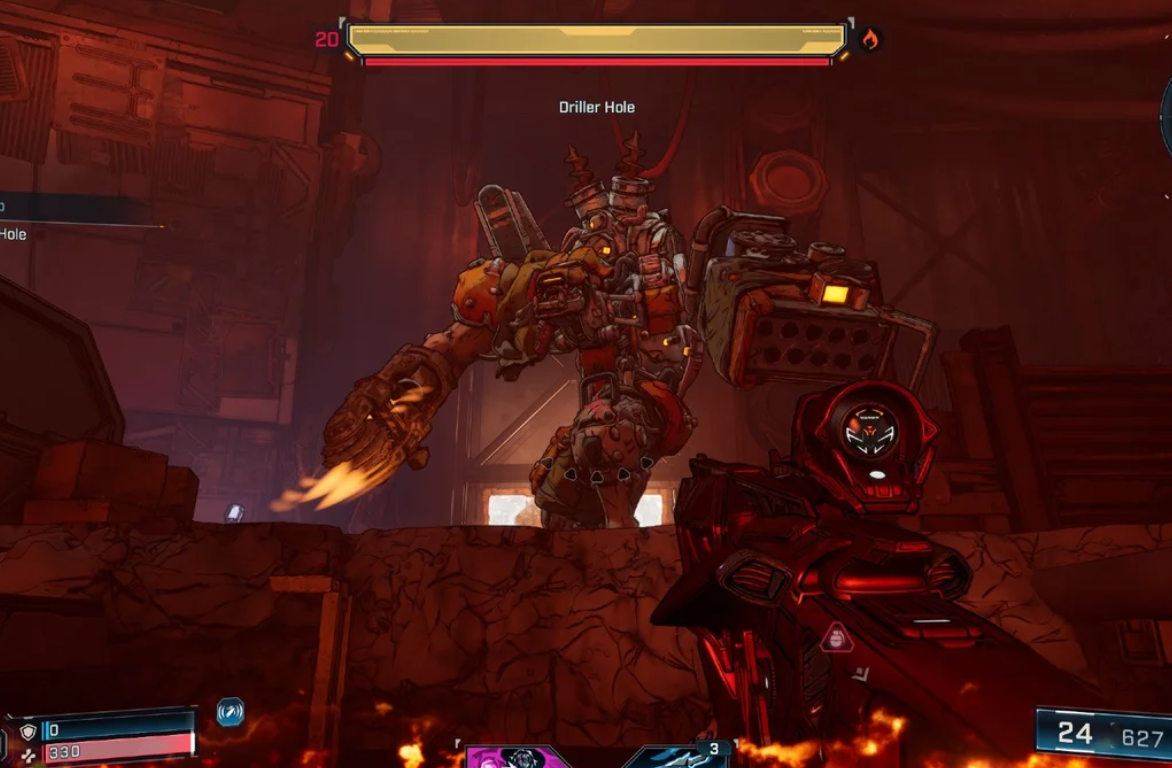Select the blue ordnance slot showing 3

pos(680,757)
